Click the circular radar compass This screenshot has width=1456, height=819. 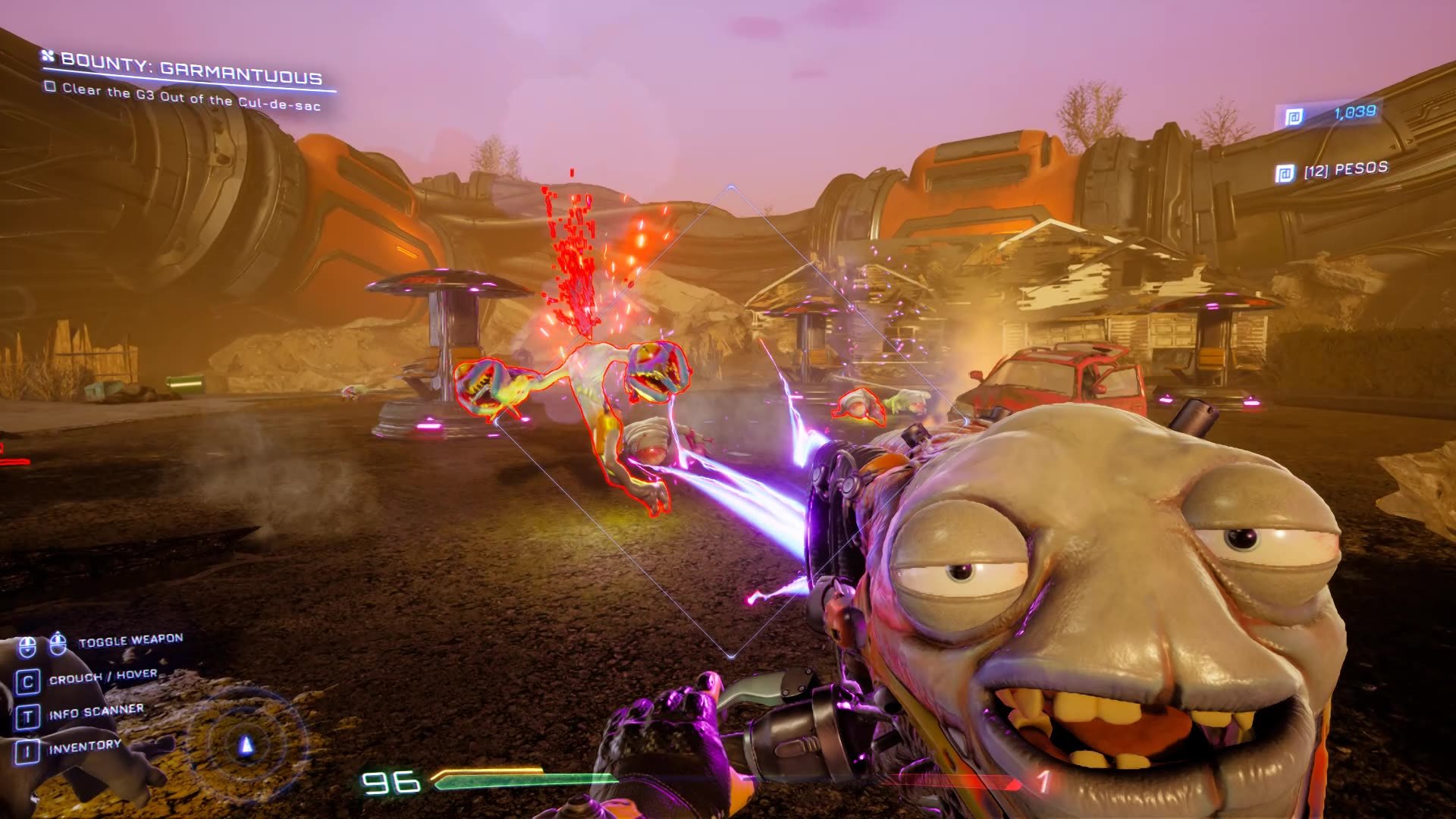246,744
